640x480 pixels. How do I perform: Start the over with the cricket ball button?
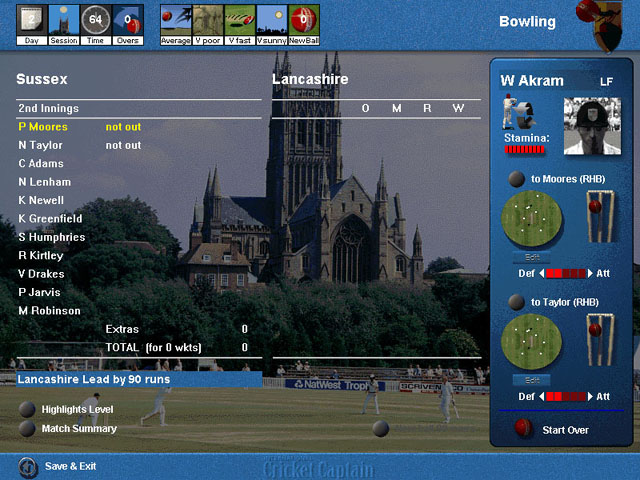coord(522,429)
